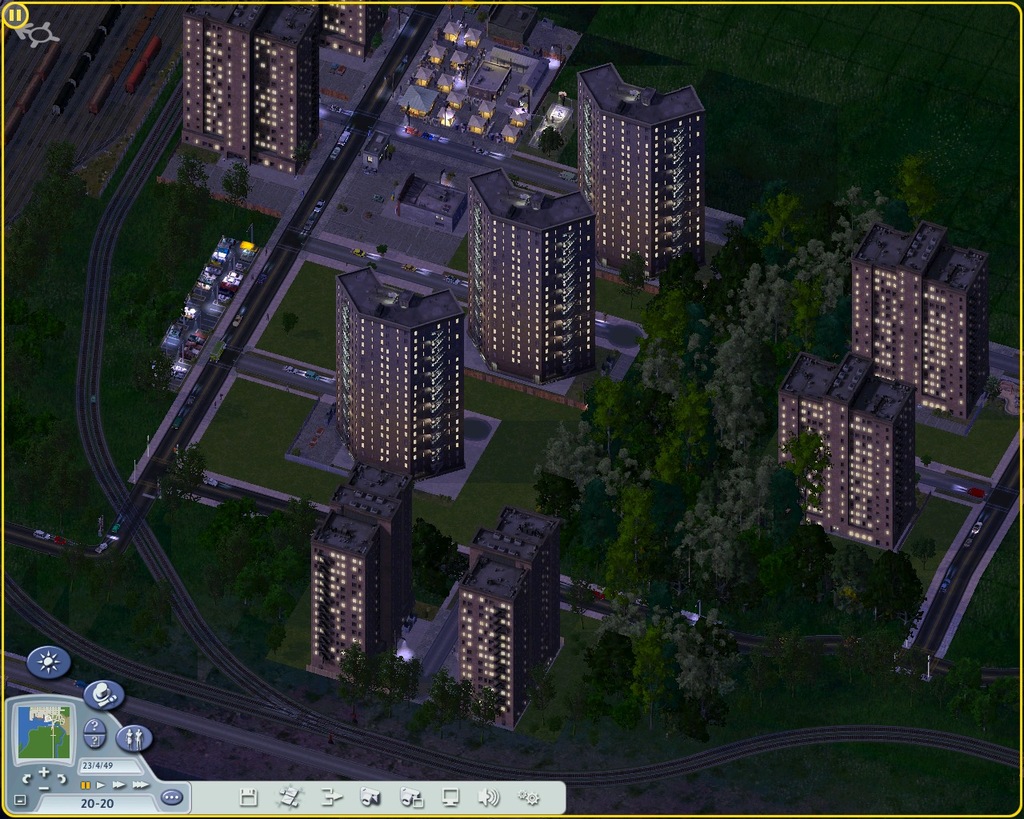This screenshot has height=819, width=1024.
Task: Open game settings with the gears icon
Action: coord(528,797)
